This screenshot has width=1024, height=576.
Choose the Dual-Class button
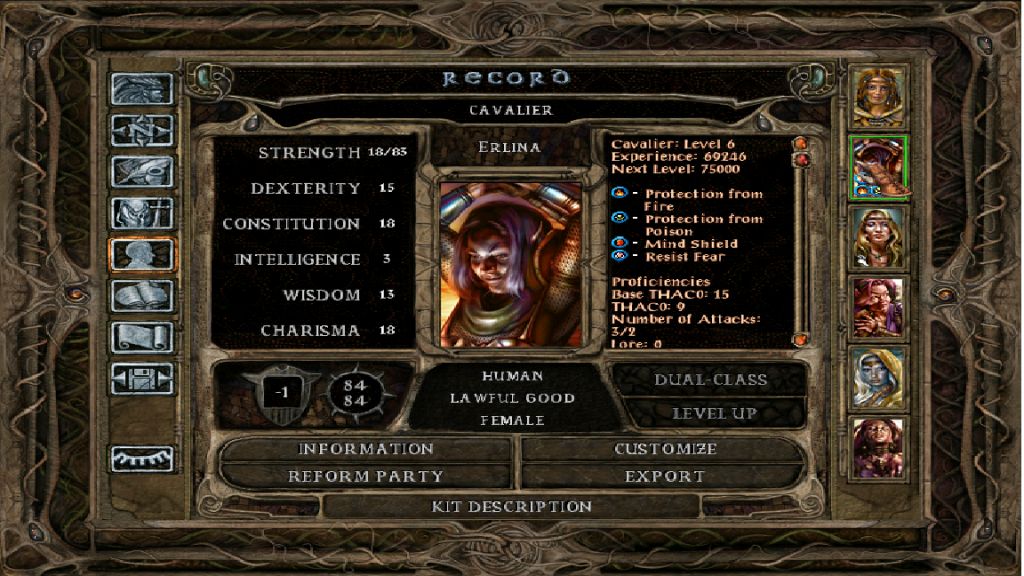point(710,380)
